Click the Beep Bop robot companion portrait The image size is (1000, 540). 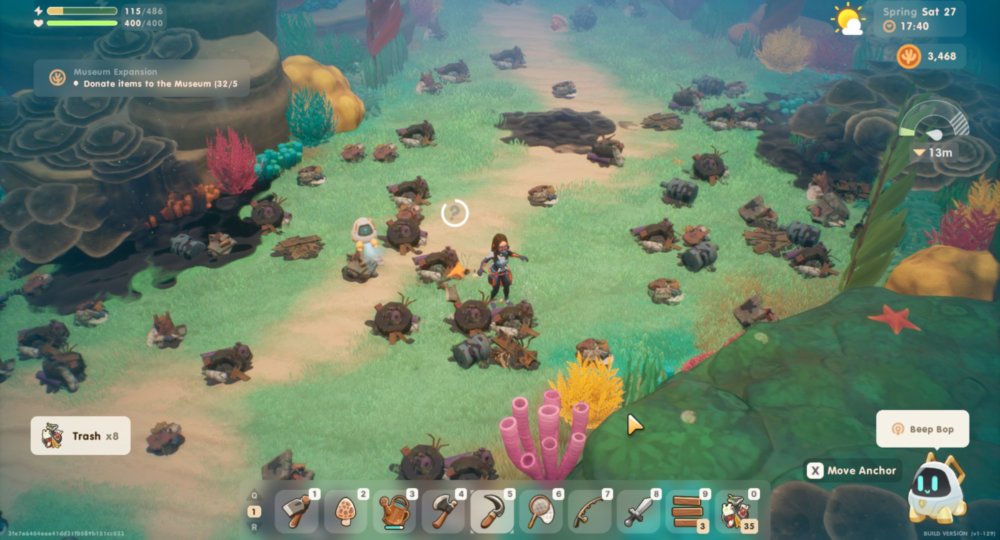tap(936, 489)
